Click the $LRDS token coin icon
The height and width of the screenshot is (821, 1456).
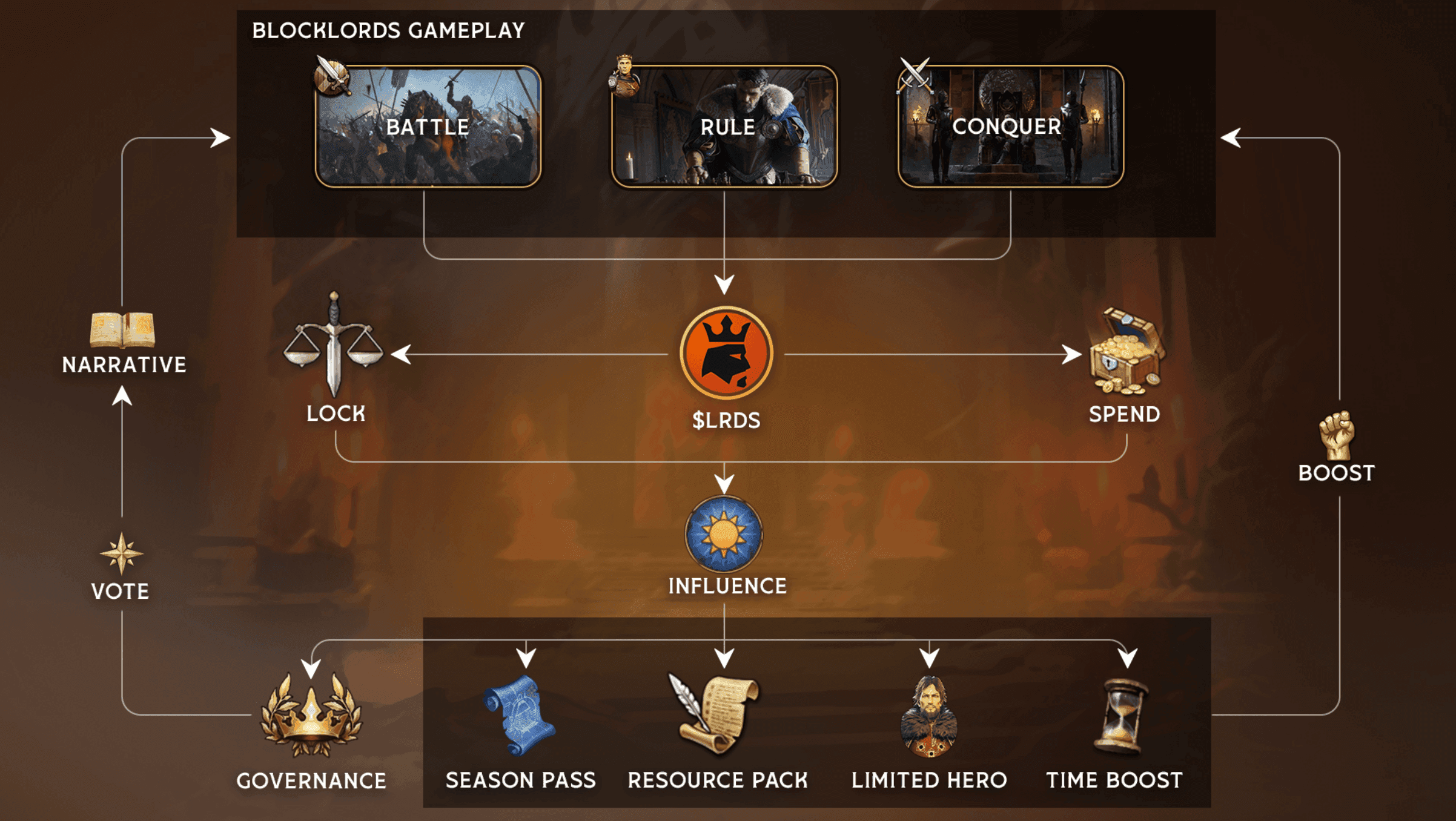tap(726, 352)
